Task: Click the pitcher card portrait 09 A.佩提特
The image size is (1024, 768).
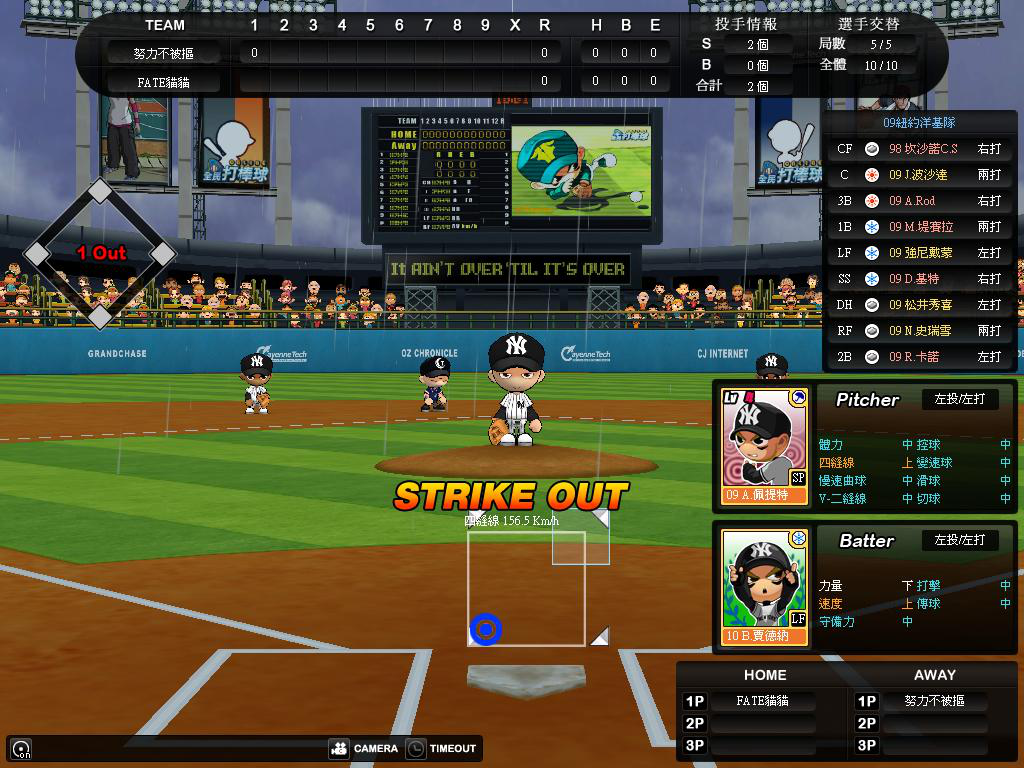Action: pyautogui.click(x=764, y=445)
